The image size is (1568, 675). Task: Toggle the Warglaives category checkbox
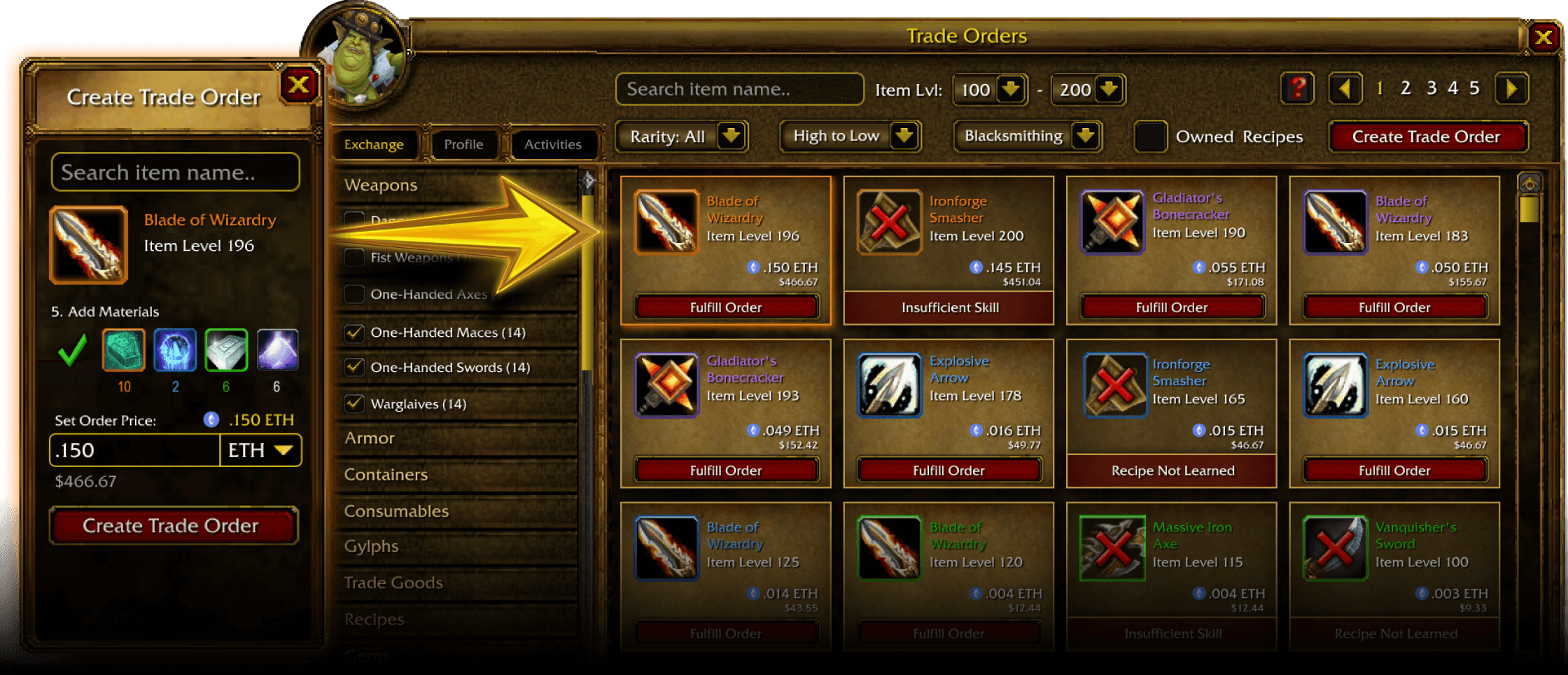[355, 404]
